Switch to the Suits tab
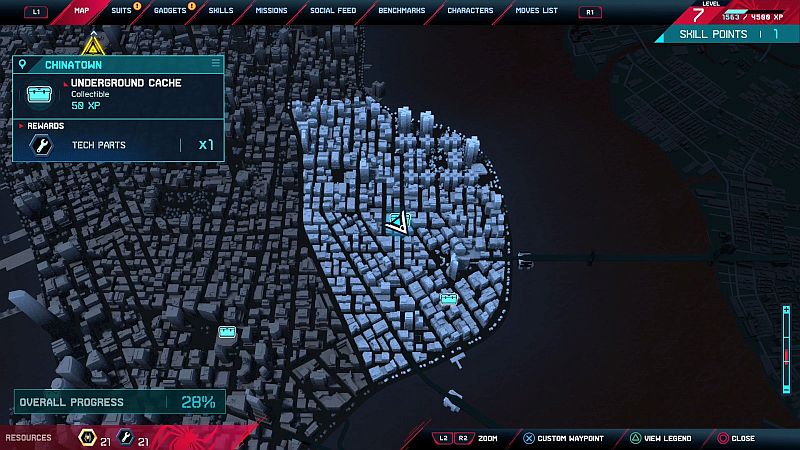 [x=121, y=11]
